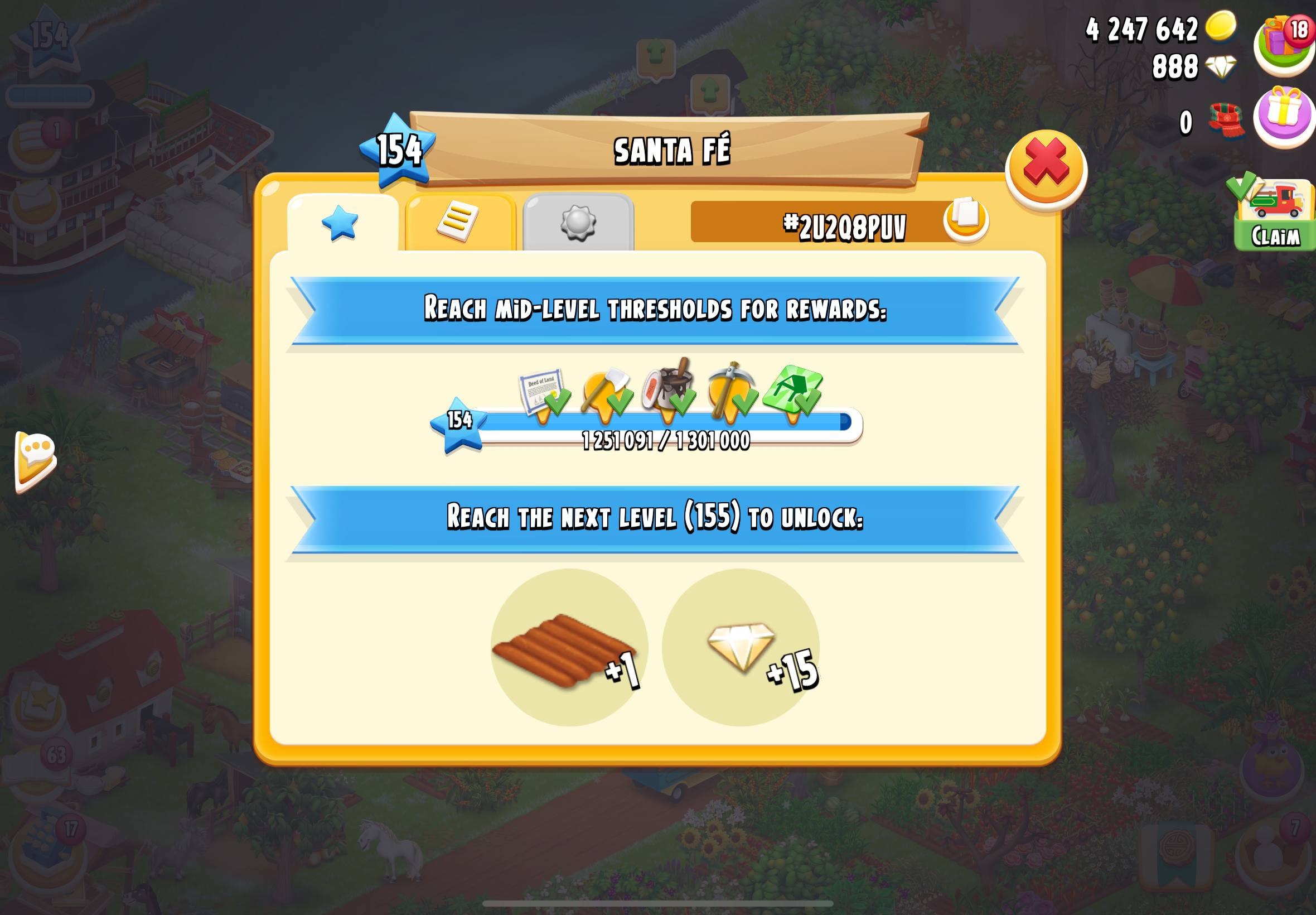Screen dimensions: 1316x915
Task: Open the pink gift box offer
Action: [x=1284, y=117]
